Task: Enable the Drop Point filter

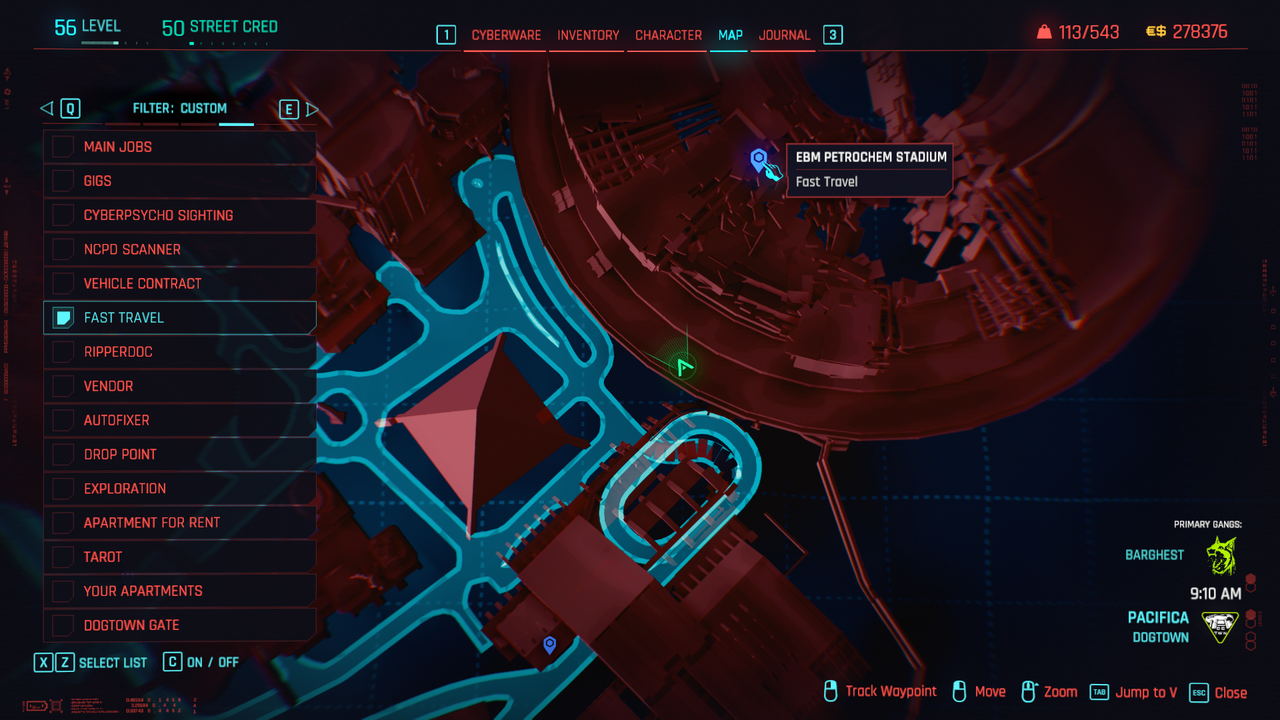Action: tap(63, 454)
